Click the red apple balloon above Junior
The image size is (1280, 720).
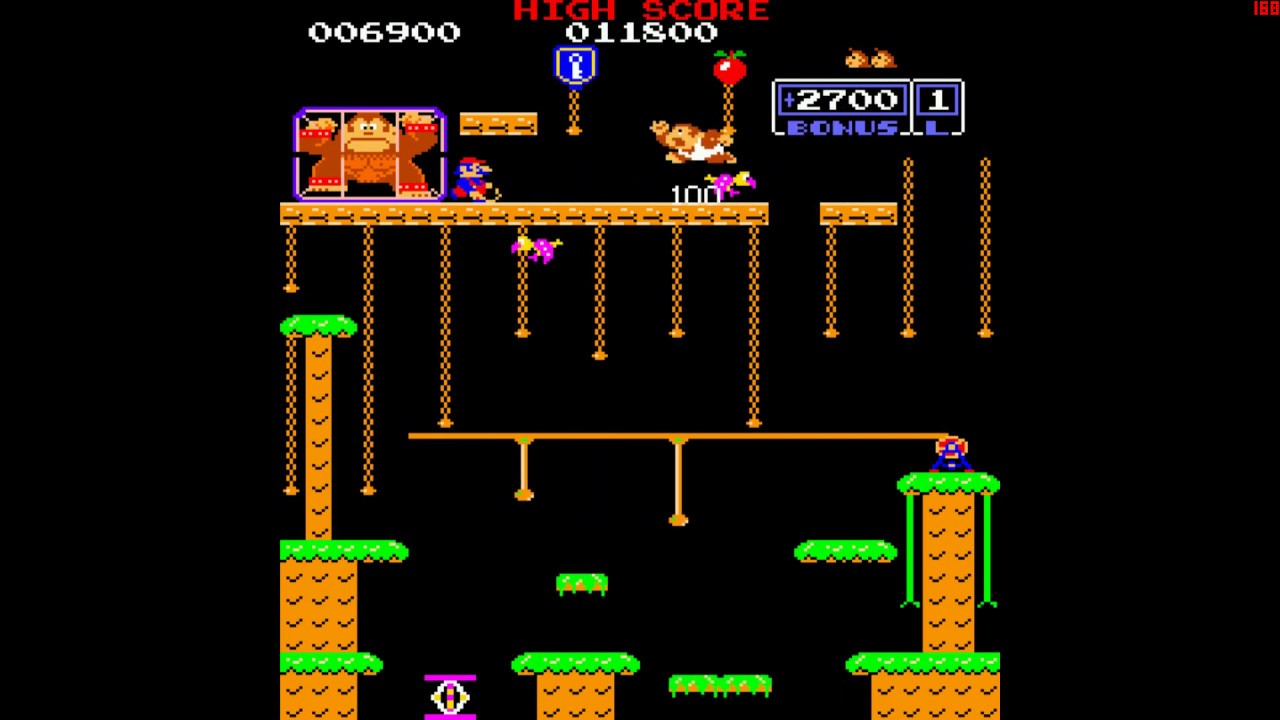coord(730,70)
